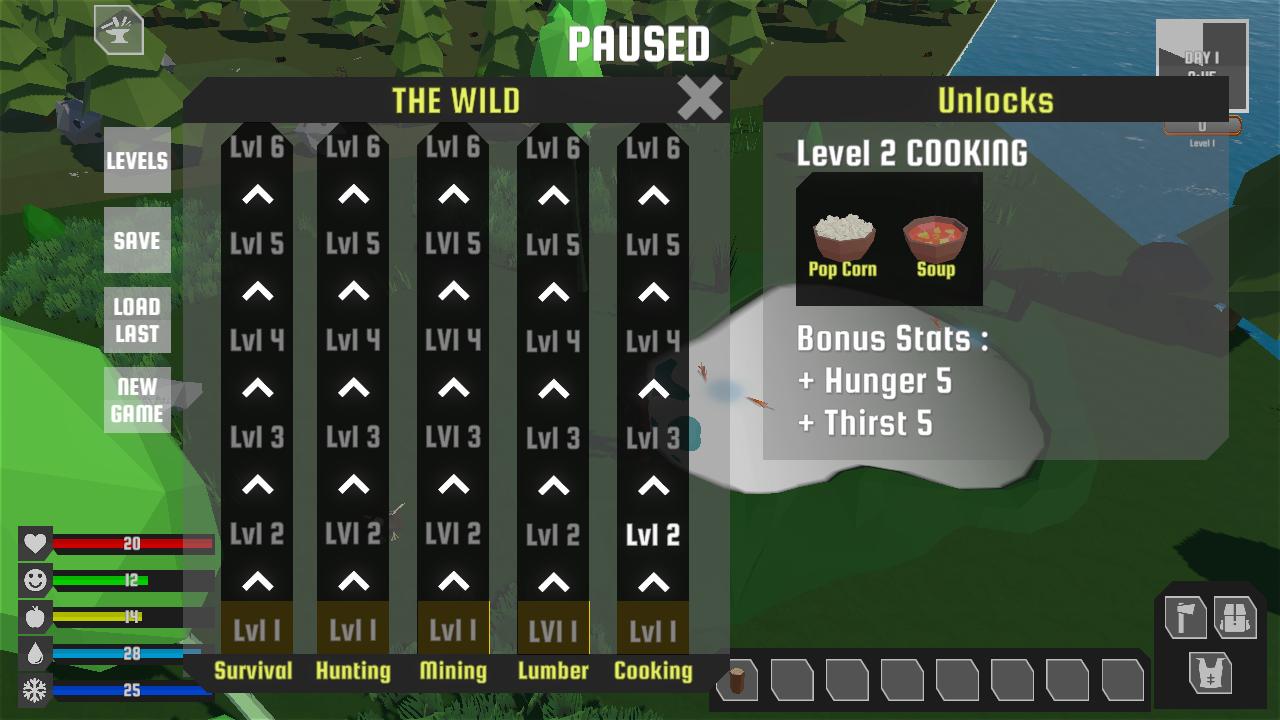
Task: Click the water droplet thirst icon
Action: pyautogui.click(x=33, y=652)
